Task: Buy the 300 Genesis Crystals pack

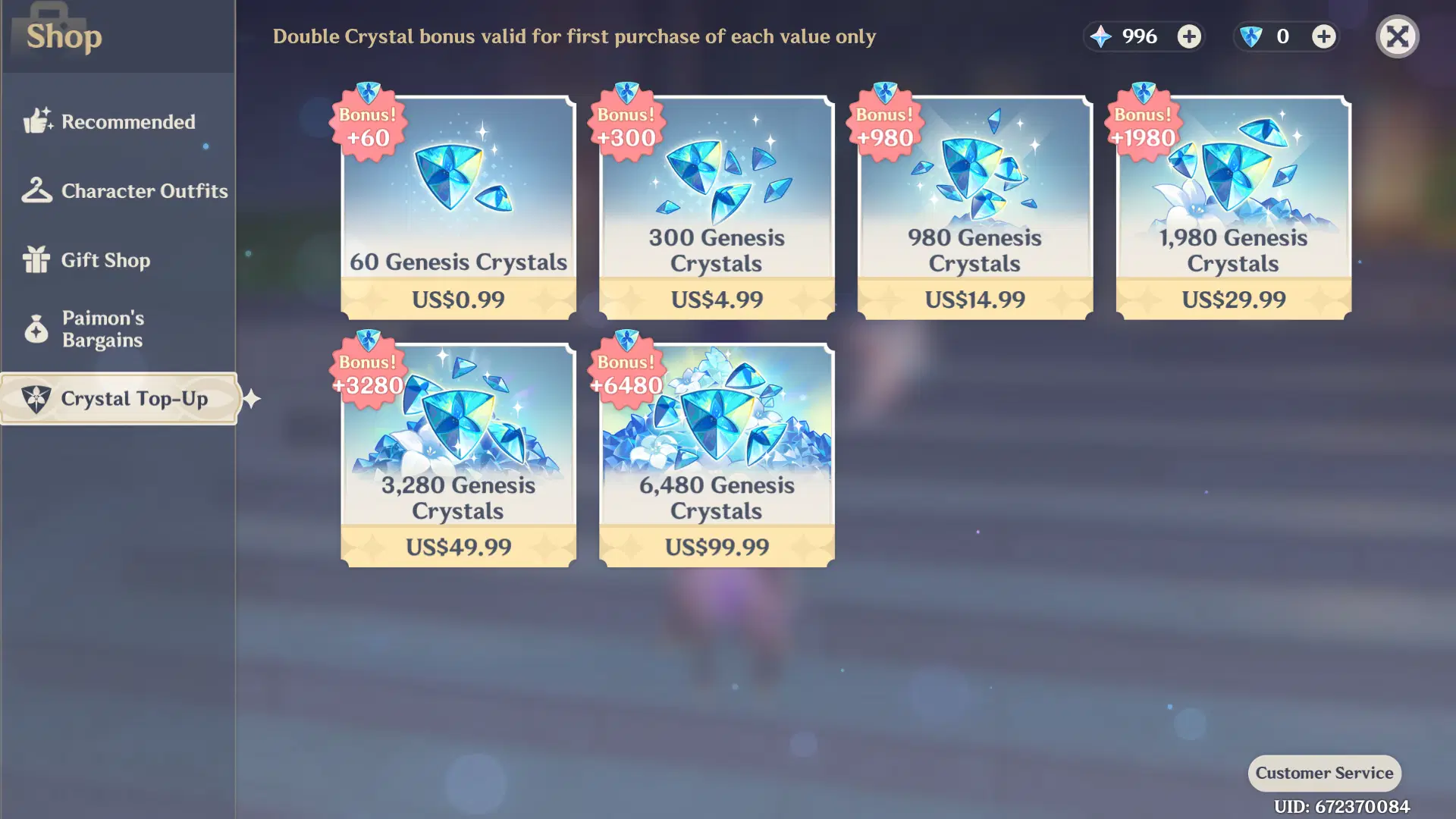Action: point(715,205)
